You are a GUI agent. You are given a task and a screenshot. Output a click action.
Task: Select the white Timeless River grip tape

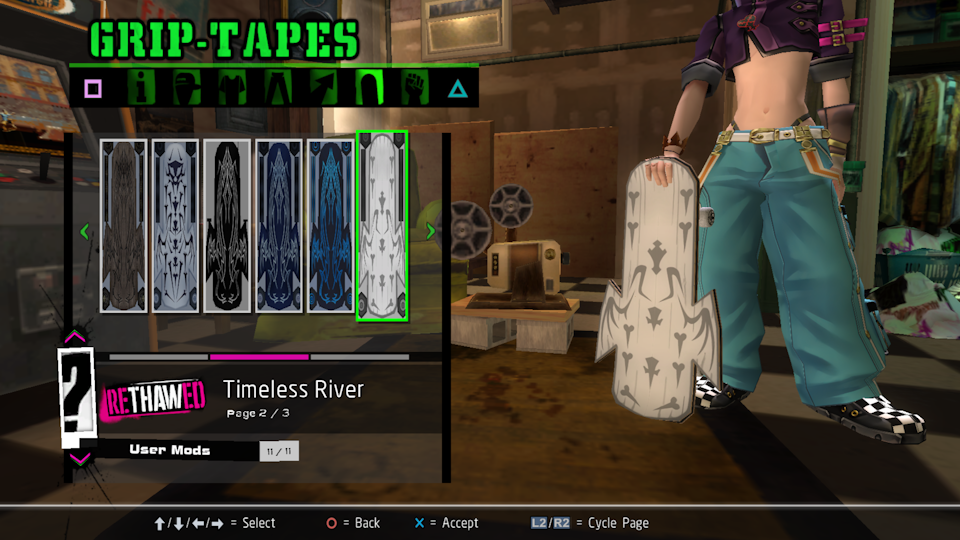(x=382, y=226)
